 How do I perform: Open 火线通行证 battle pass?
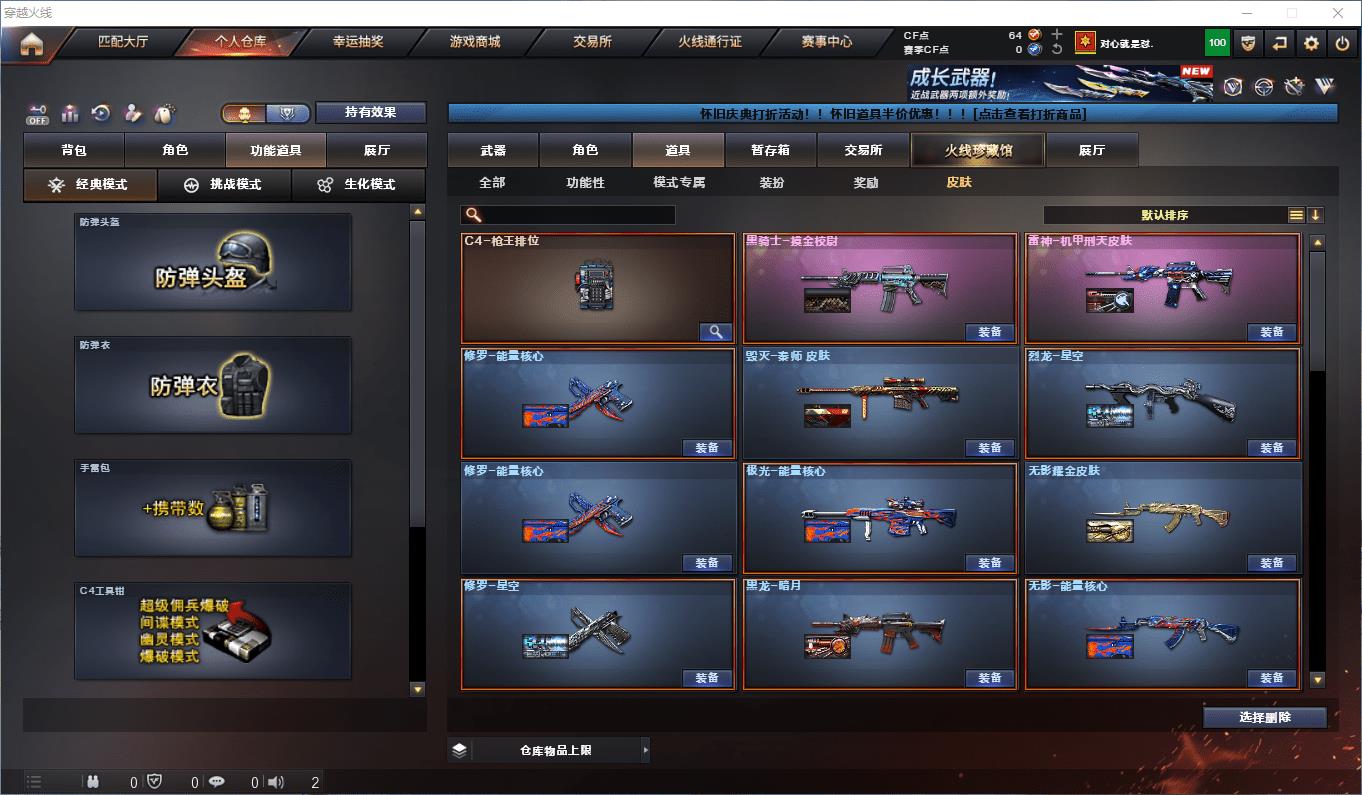[x=710, y=42]
